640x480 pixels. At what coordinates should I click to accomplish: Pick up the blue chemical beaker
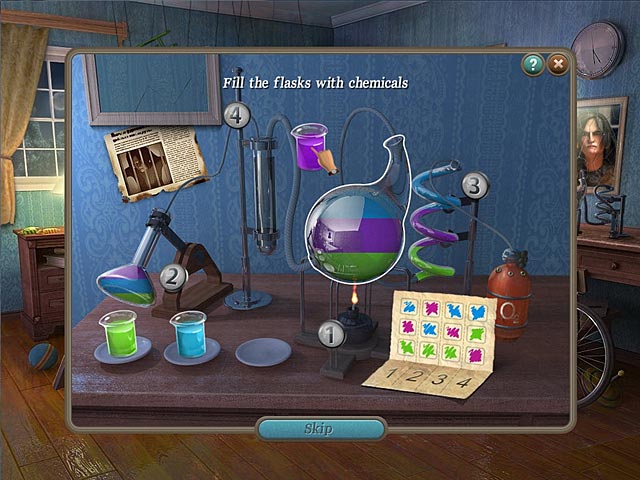coord(187,334)
